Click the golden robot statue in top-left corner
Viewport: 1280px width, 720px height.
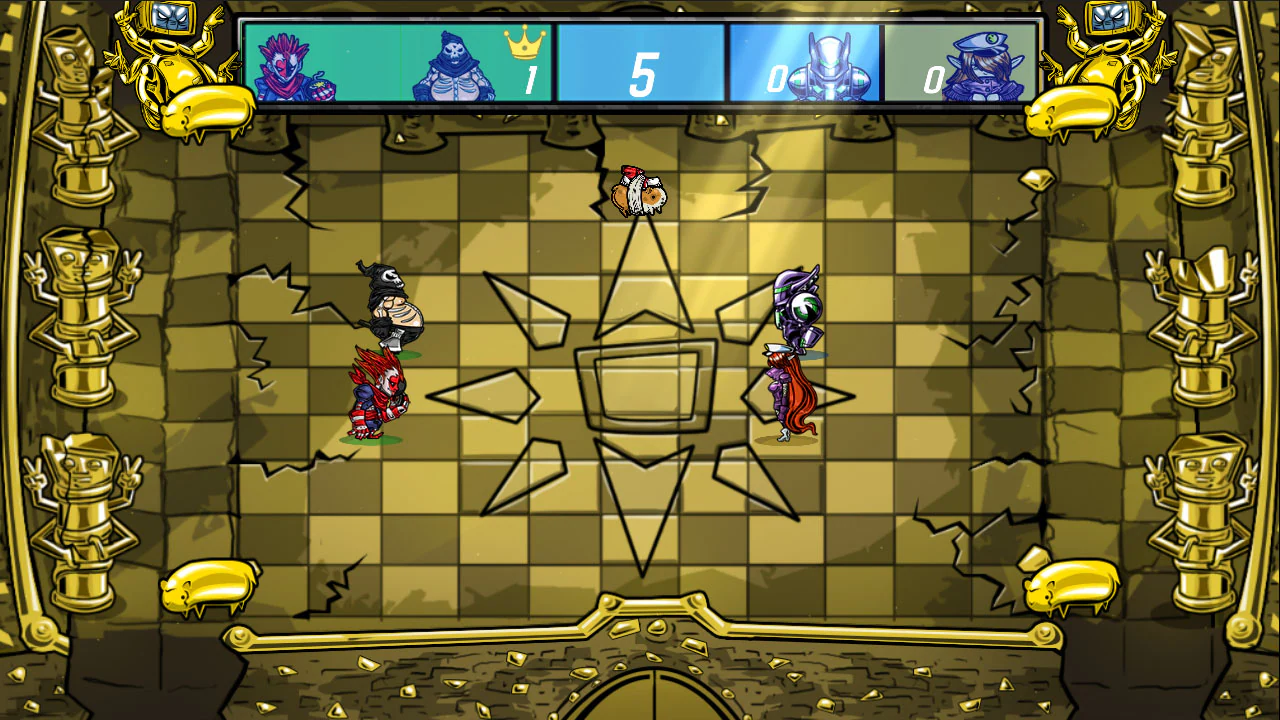click(170, 60)
